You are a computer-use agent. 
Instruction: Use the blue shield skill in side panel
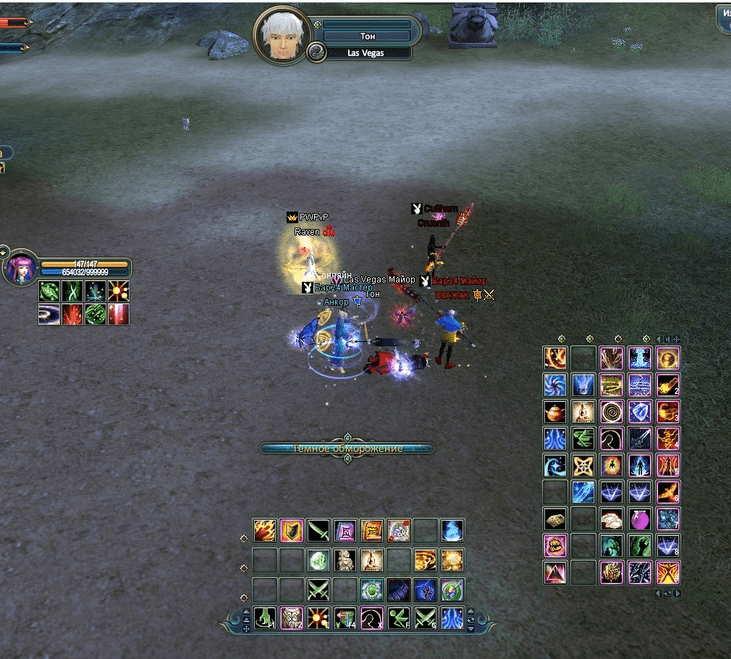tap(639, 411)
